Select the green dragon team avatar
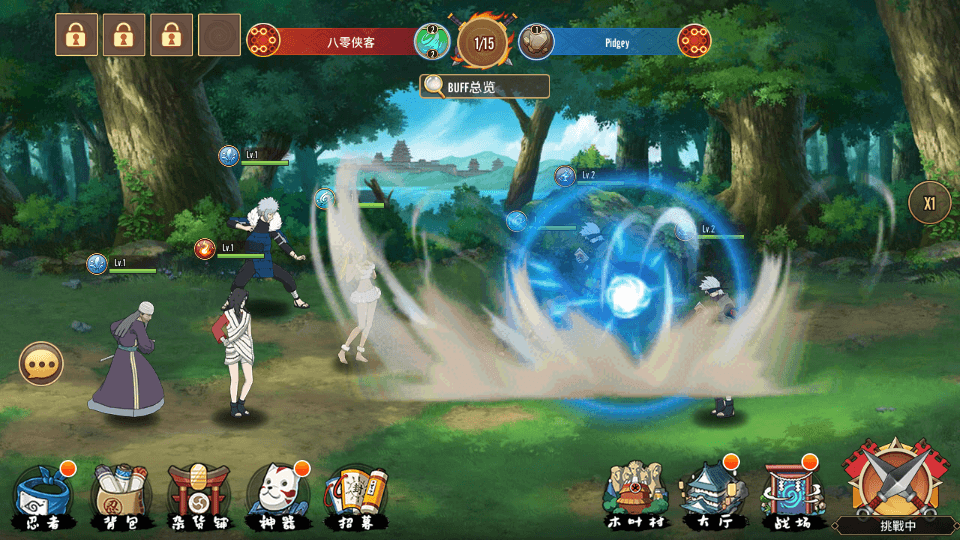Screen dimensions: 960x540 click(x=433, y=42)
